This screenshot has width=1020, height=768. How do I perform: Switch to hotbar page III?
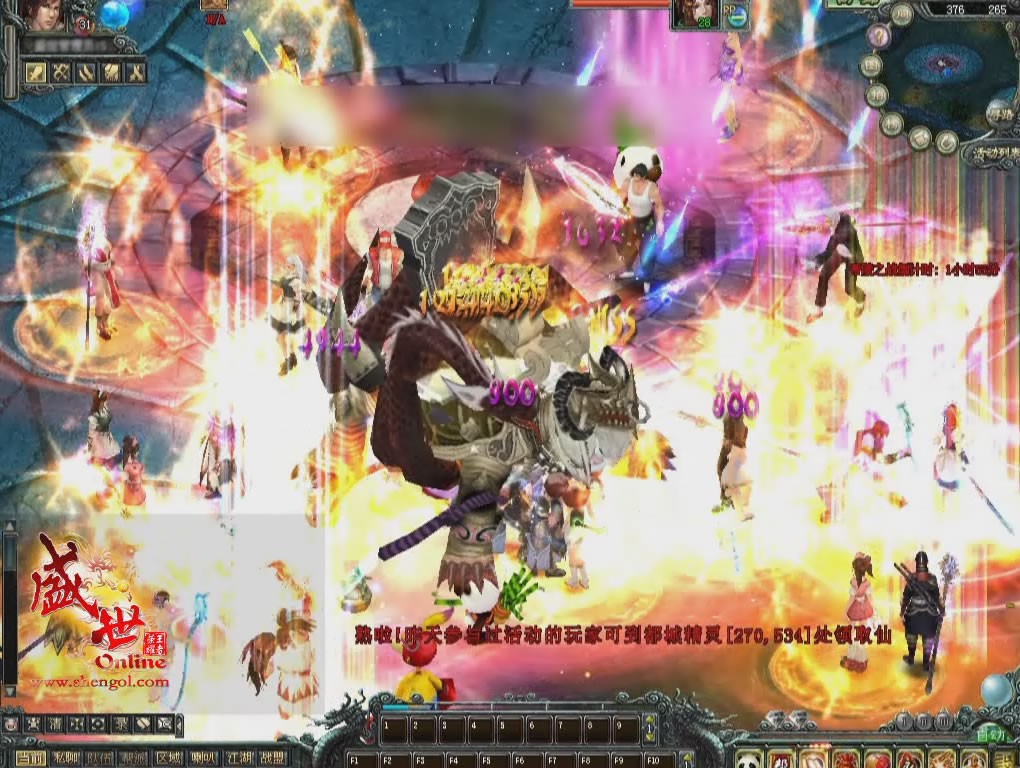pyautogui.click(x=943, y=721)
